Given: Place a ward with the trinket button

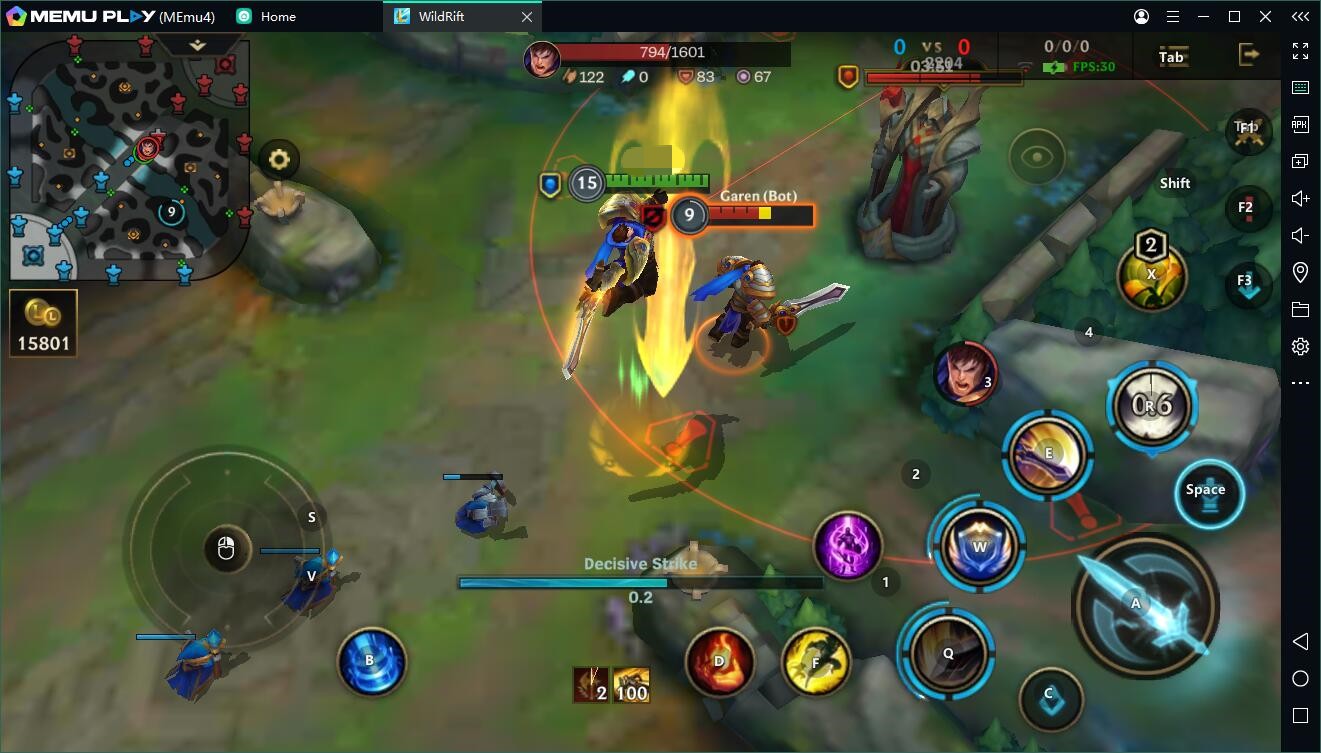Looking at the screenshot, I should (1151, 274).
